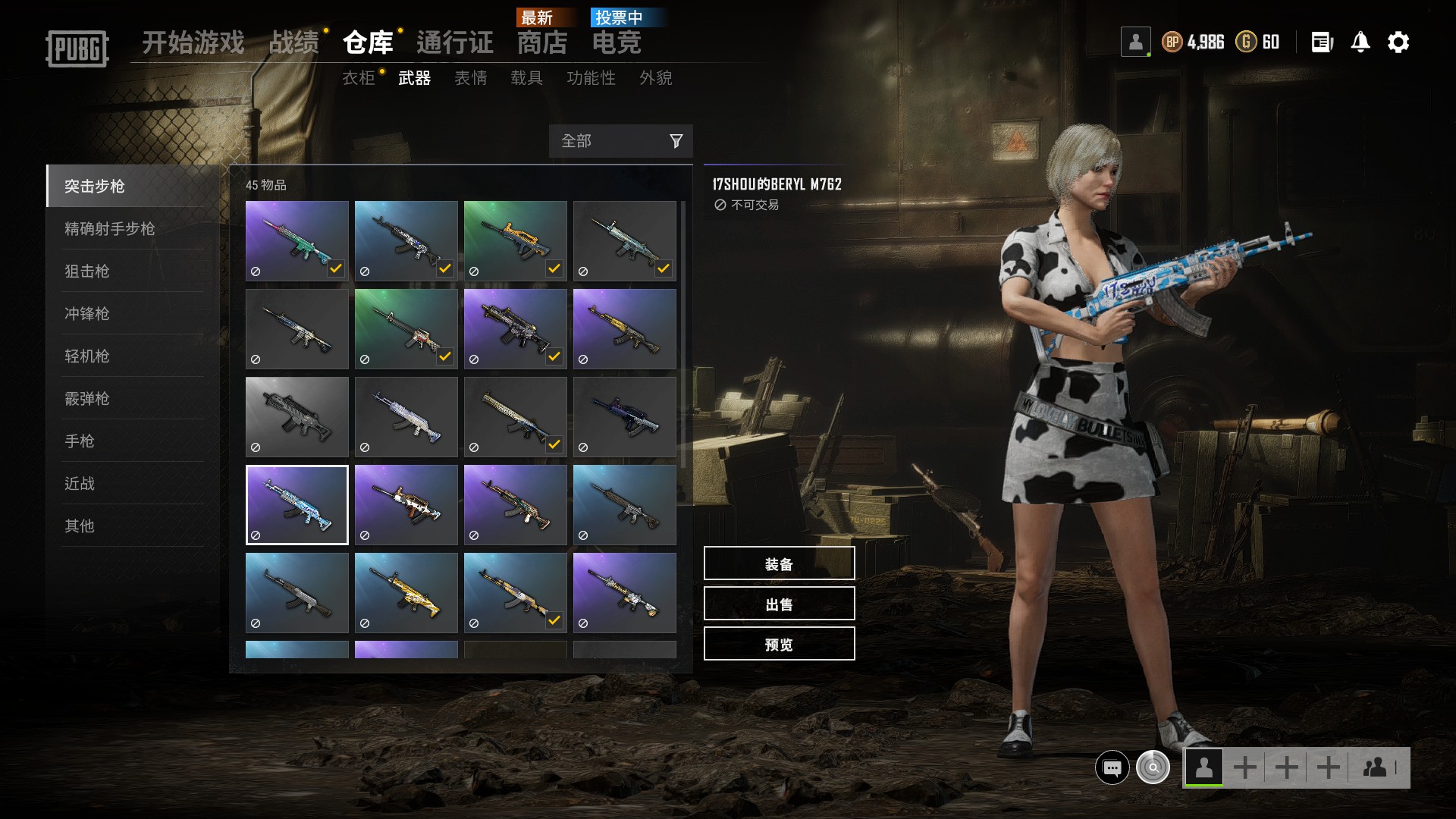Open the 近战 melee category
The height and width of the screenshot is (819, 1456).
click(80, 483)
